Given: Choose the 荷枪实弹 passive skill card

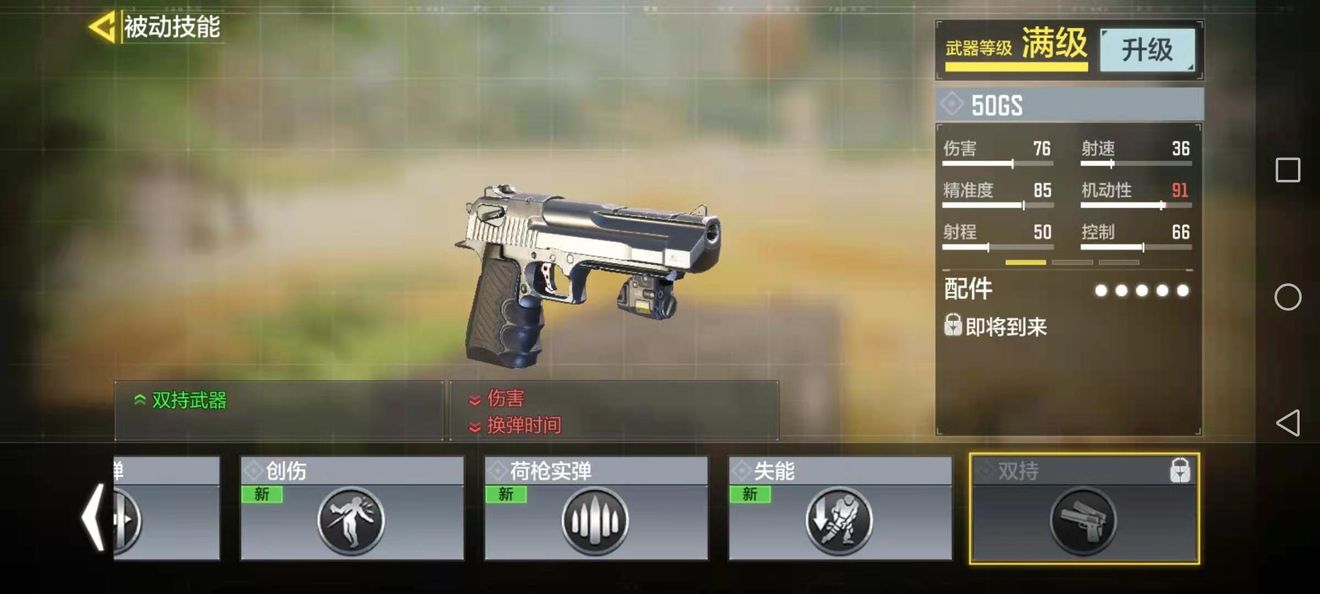Looking at the screenshot, I should click(x=595, y=509).
